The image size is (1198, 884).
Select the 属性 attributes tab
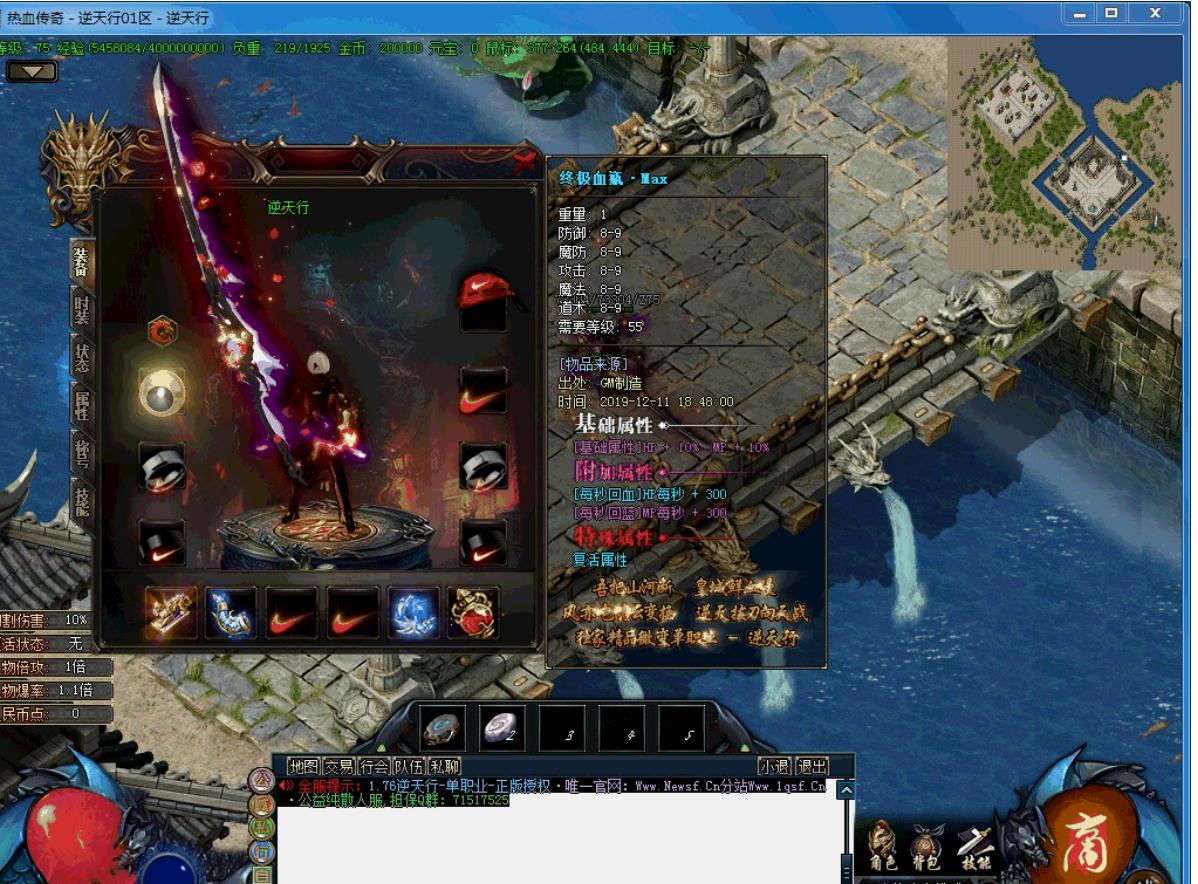[x=81, y=405]
